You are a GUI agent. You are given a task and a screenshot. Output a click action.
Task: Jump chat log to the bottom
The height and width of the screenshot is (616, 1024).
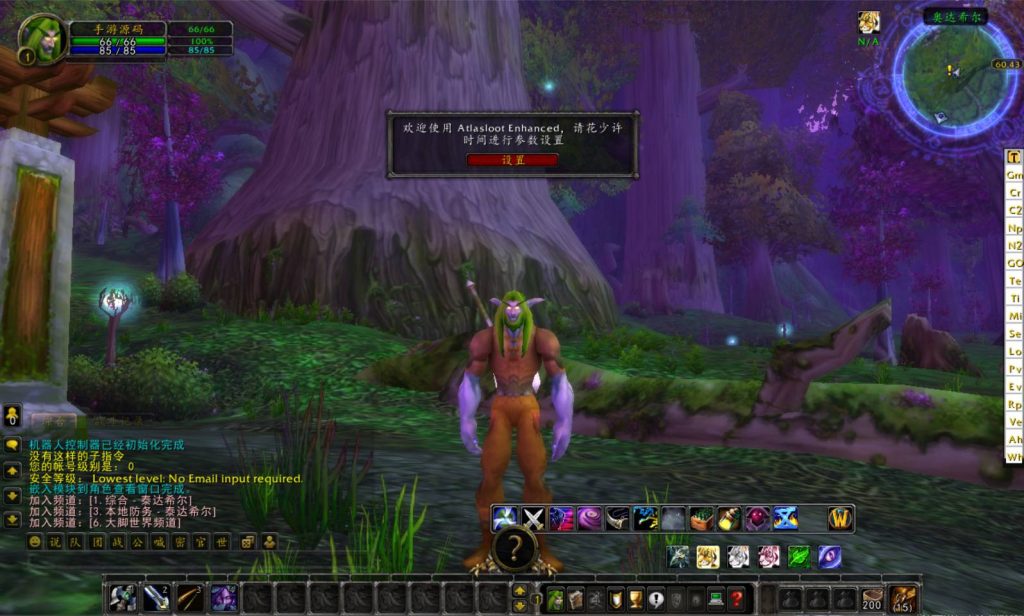pyautogui.click(x=12, y=520)
